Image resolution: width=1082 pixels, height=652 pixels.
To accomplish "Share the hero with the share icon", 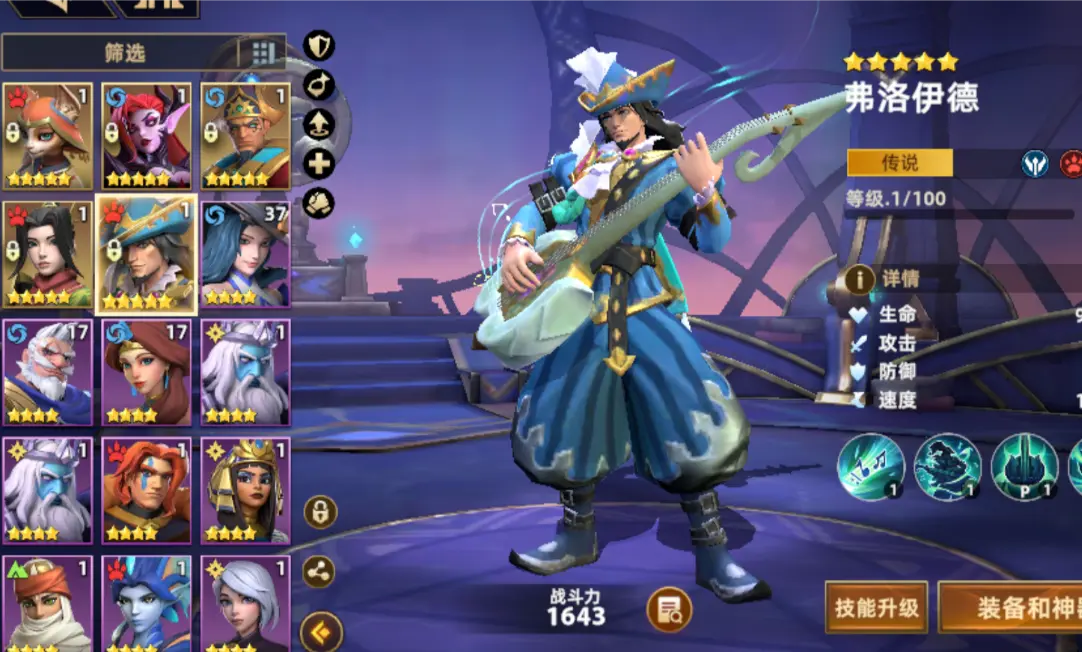I will pyautogui.click(x=319, y=572).
